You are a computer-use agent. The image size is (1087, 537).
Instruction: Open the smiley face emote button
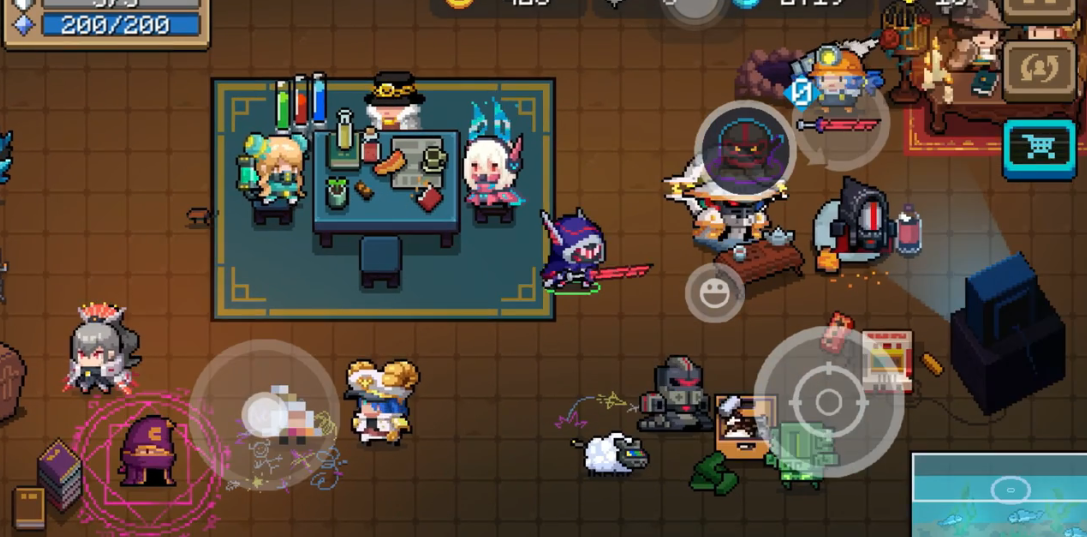(x=714, y=293)
